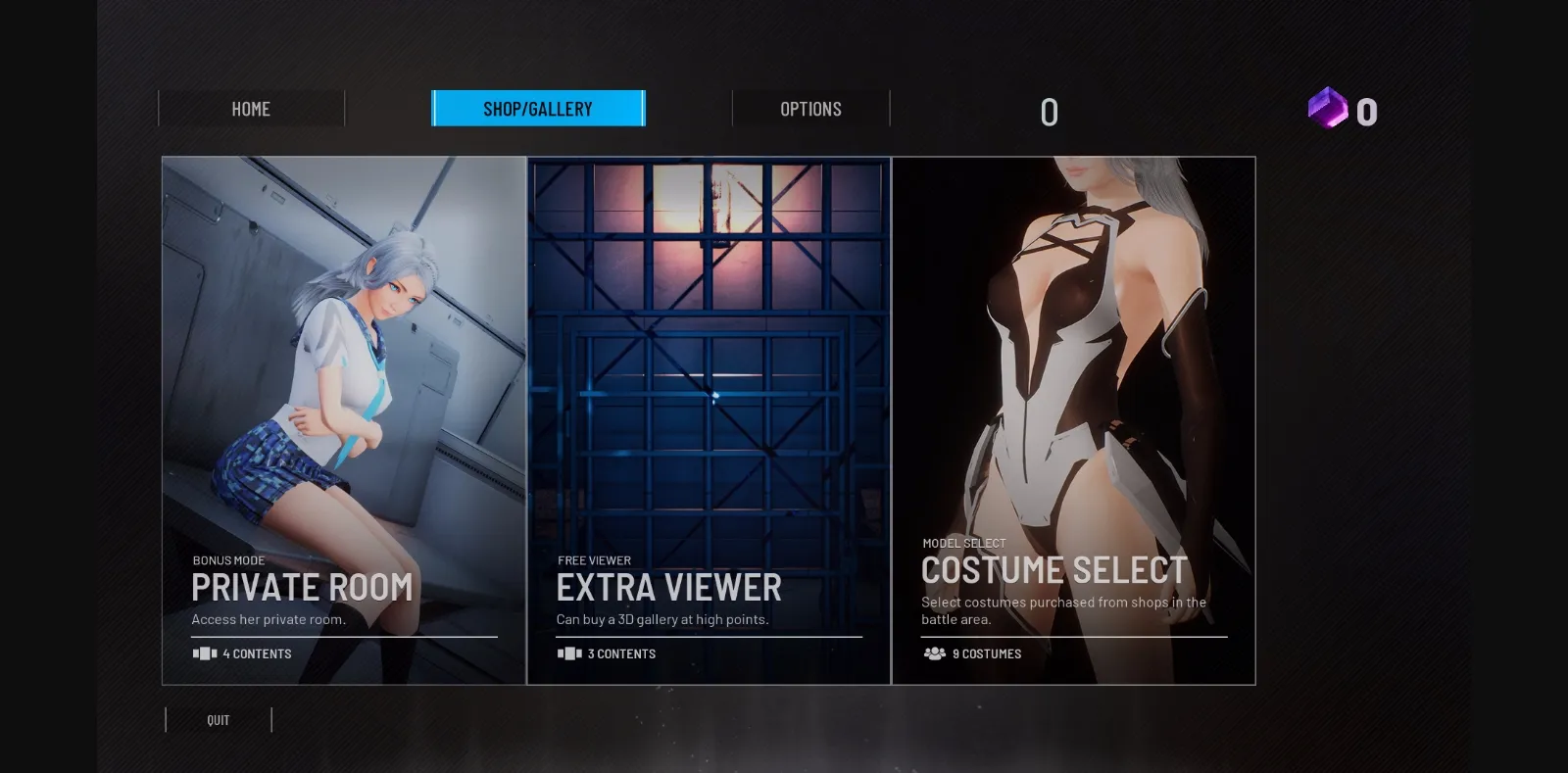Viewport: 1568px width, 773px height.
Task: Click the Quit button
Action: (x=218, y=720)
